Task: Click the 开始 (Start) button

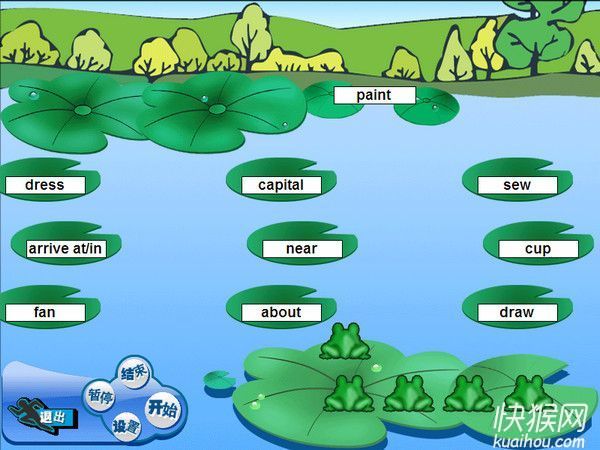Action: 161,408
